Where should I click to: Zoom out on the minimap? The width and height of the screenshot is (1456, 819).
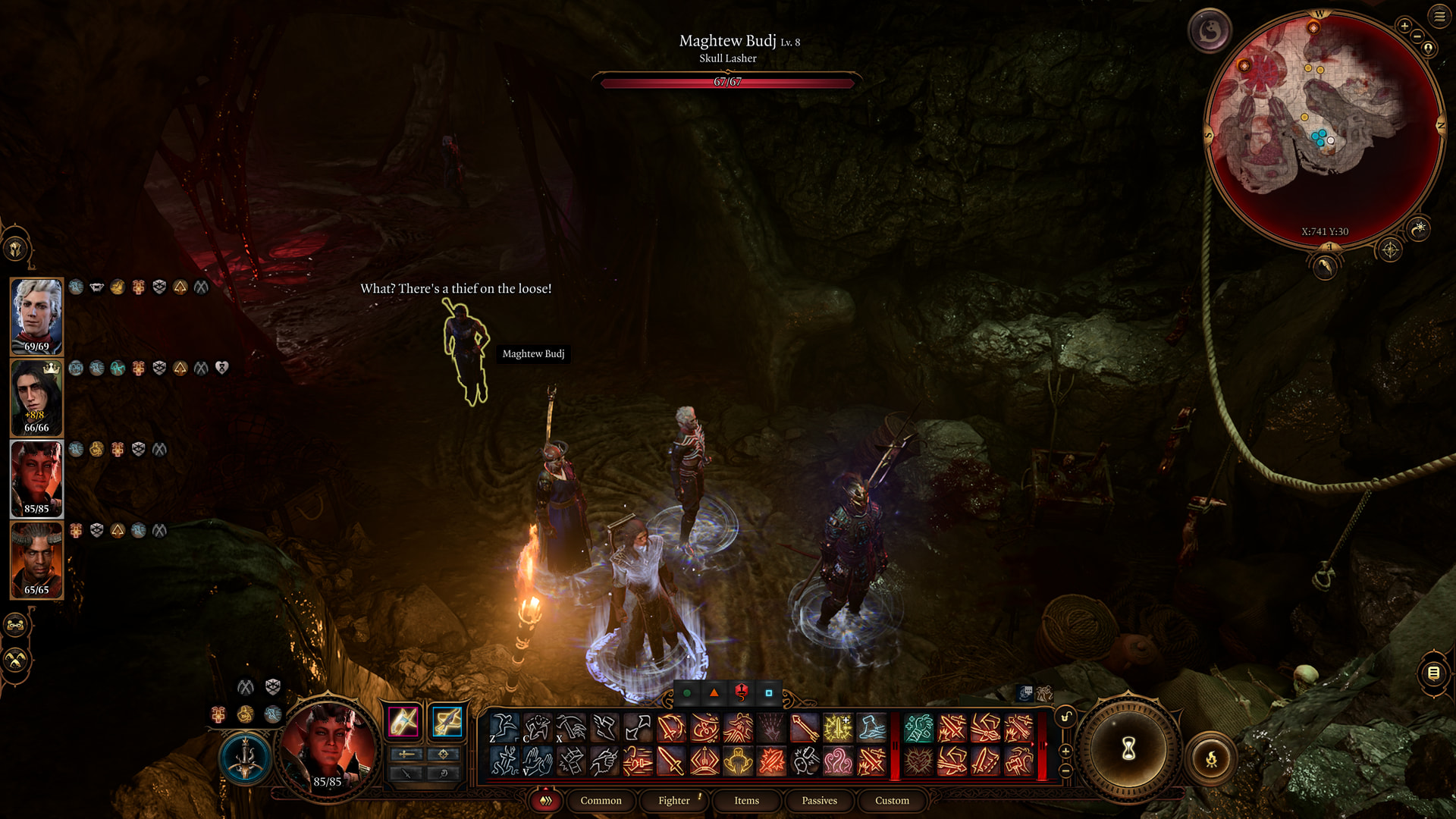[x=1417, y=36]
